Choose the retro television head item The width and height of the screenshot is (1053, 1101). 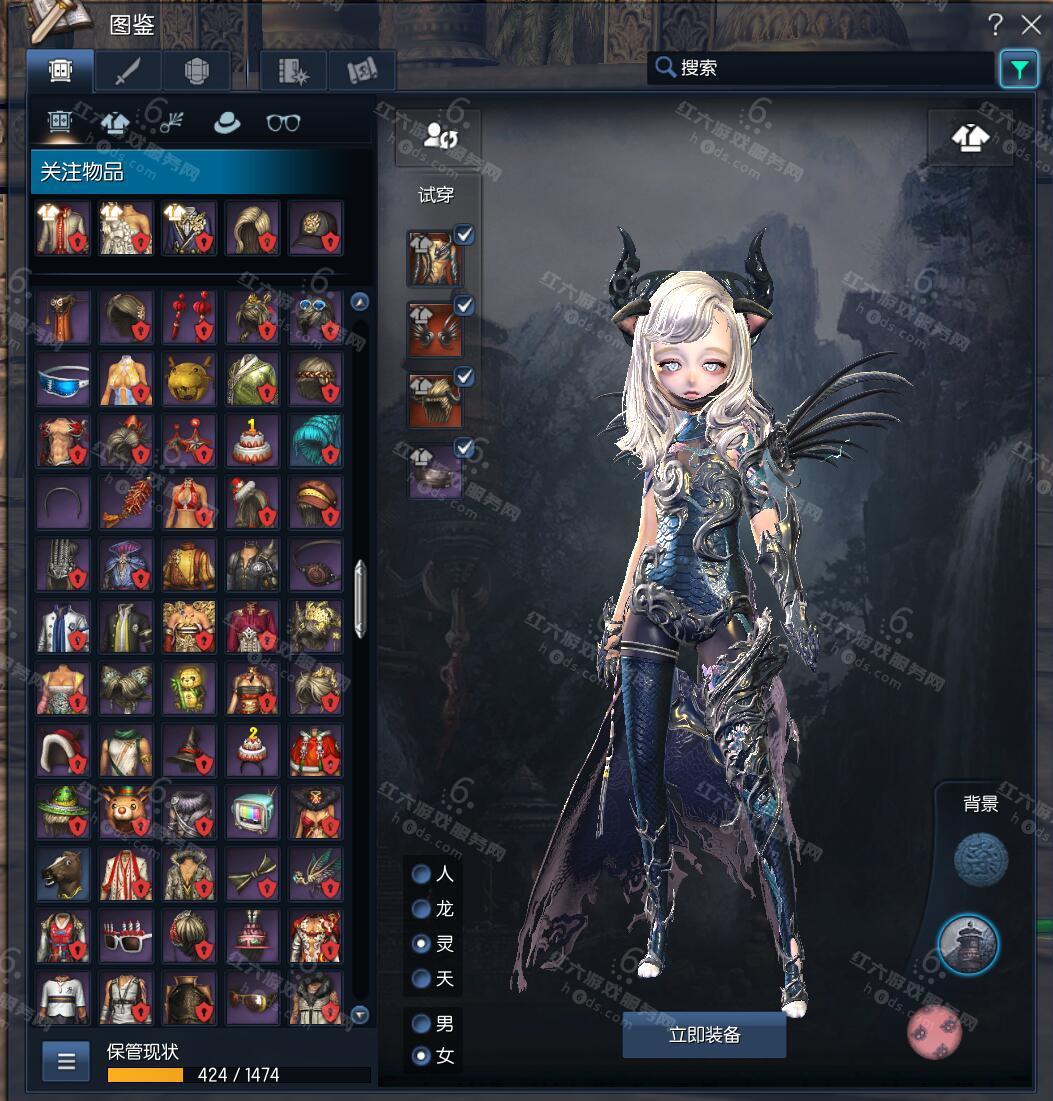click(252, 811)
